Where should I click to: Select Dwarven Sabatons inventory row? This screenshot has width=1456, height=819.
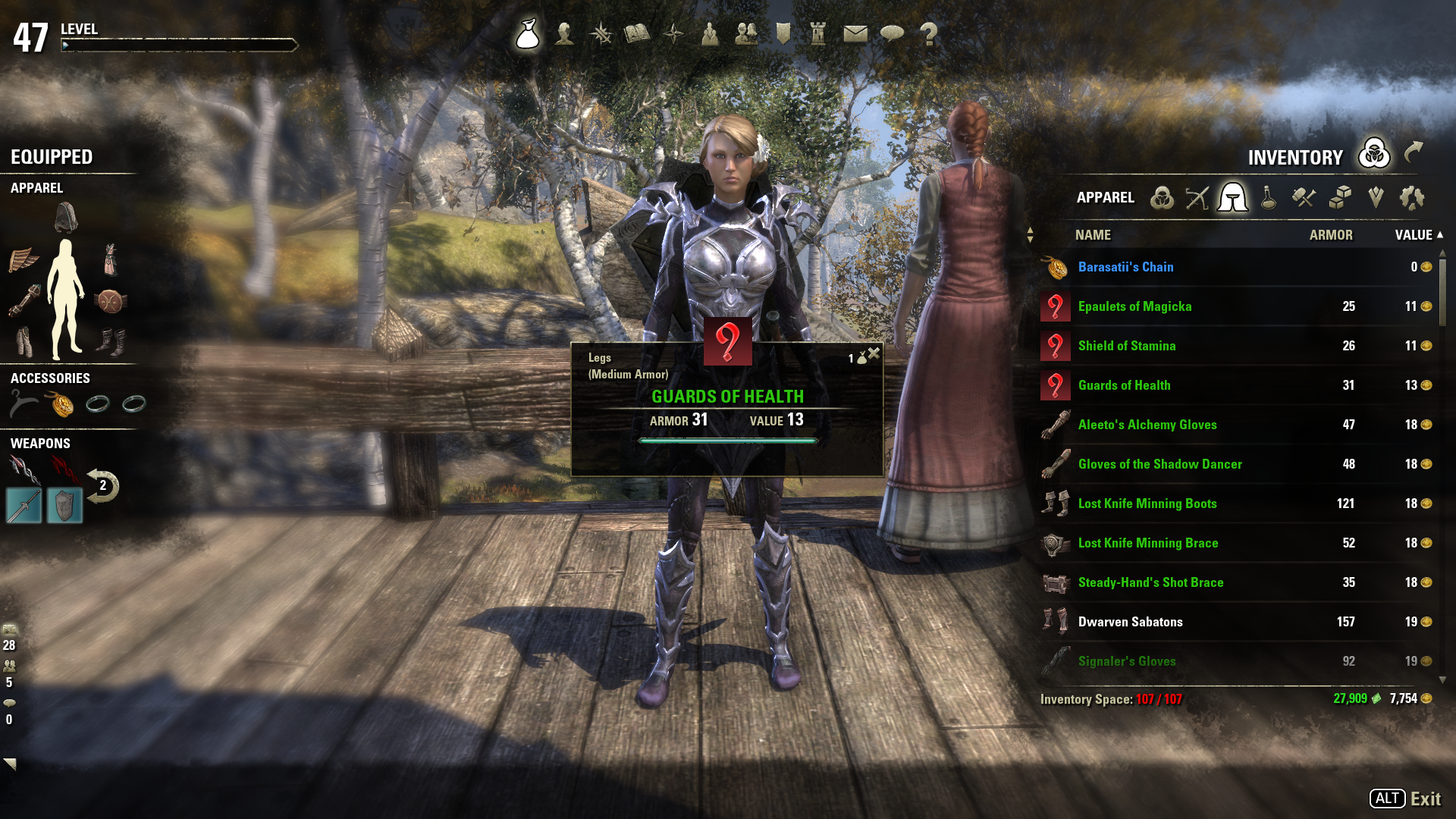coord(1130,622)
